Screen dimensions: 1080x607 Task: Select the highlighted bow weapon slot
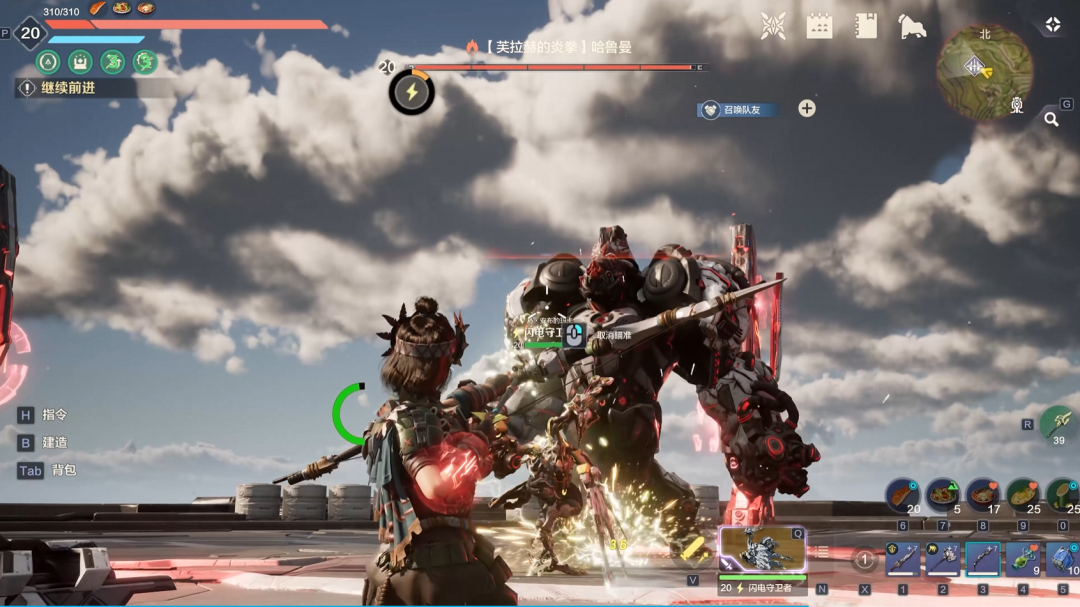coord(983,560)
